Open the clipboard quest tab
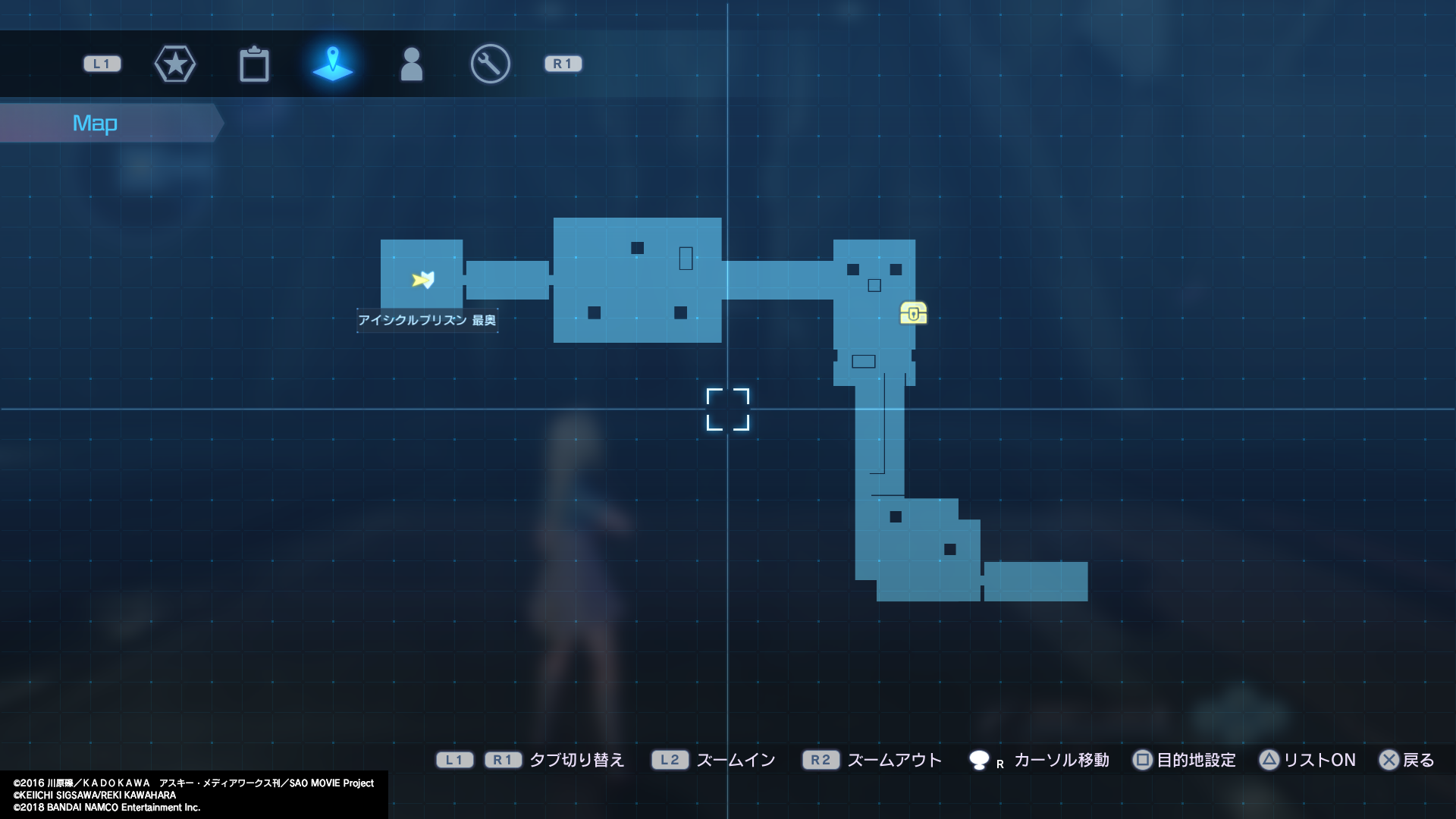Screen dimensions: 1456x819 (255, 64)
